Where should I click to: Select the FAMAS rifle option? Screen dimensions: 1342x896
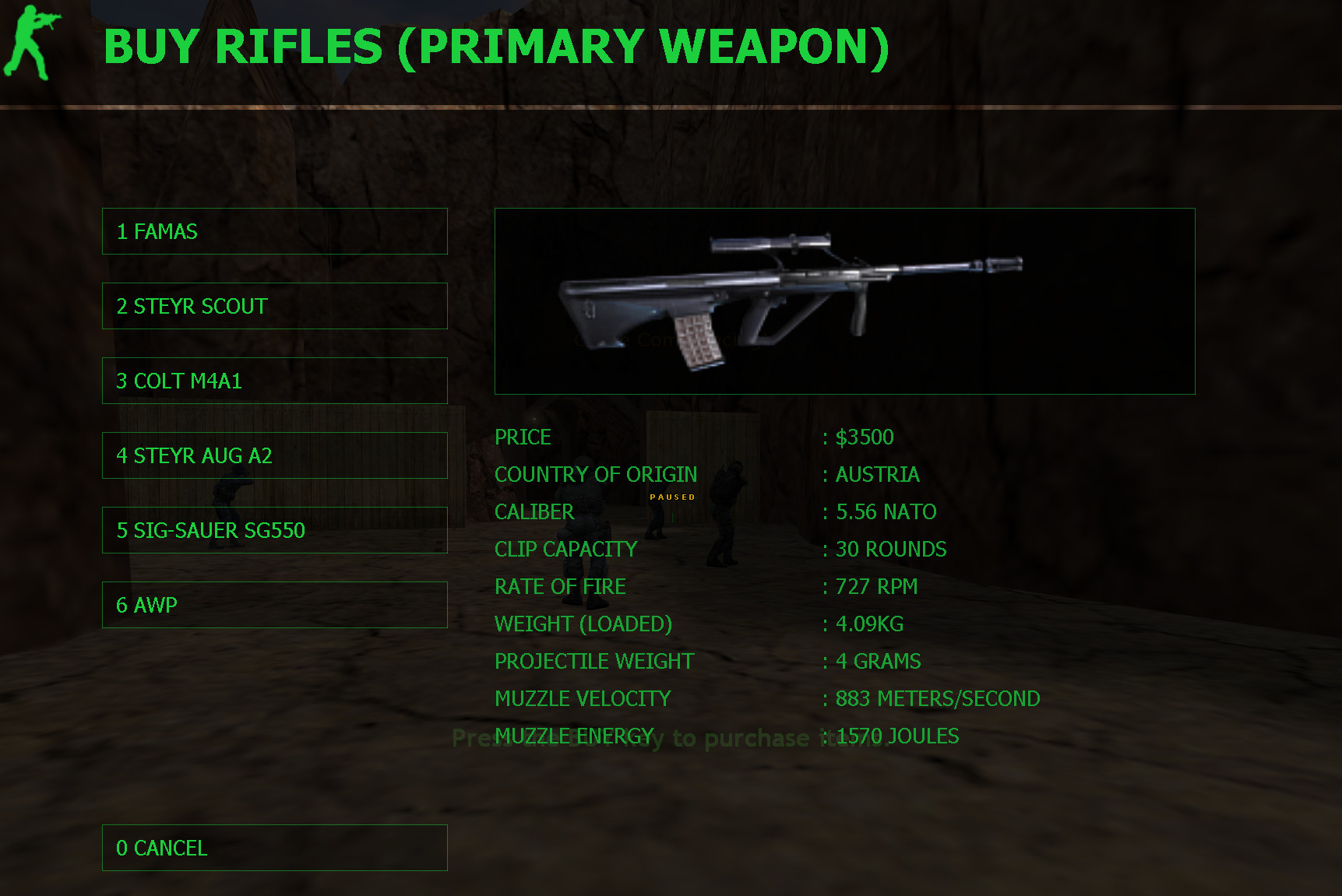tap(274, 231)
